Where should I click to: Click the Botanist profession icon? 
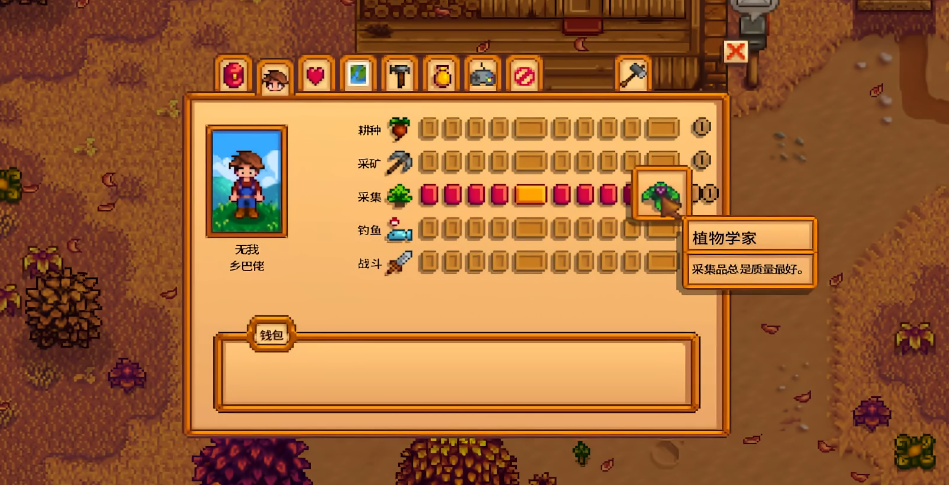pyautogui.click(x=660, y=193)
